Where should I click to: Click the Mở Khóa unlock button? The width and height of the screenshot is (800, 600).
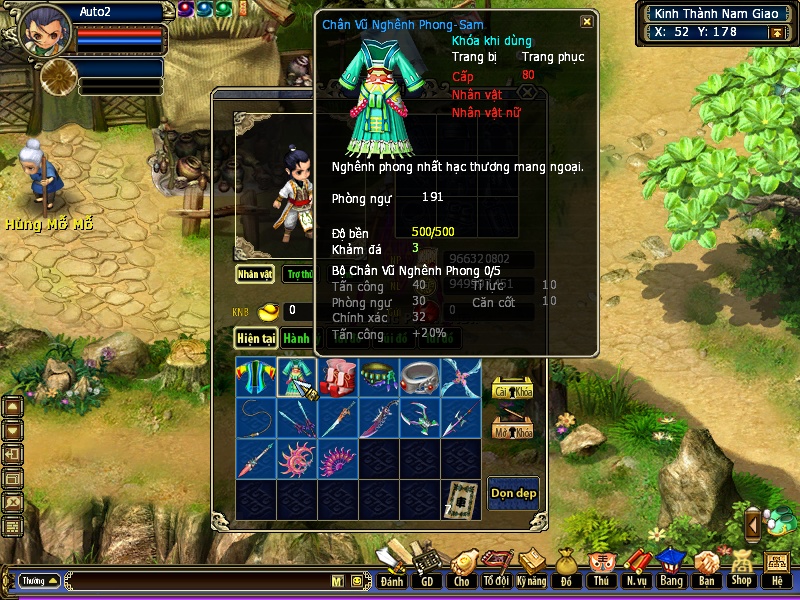click(x=511, y=430)
